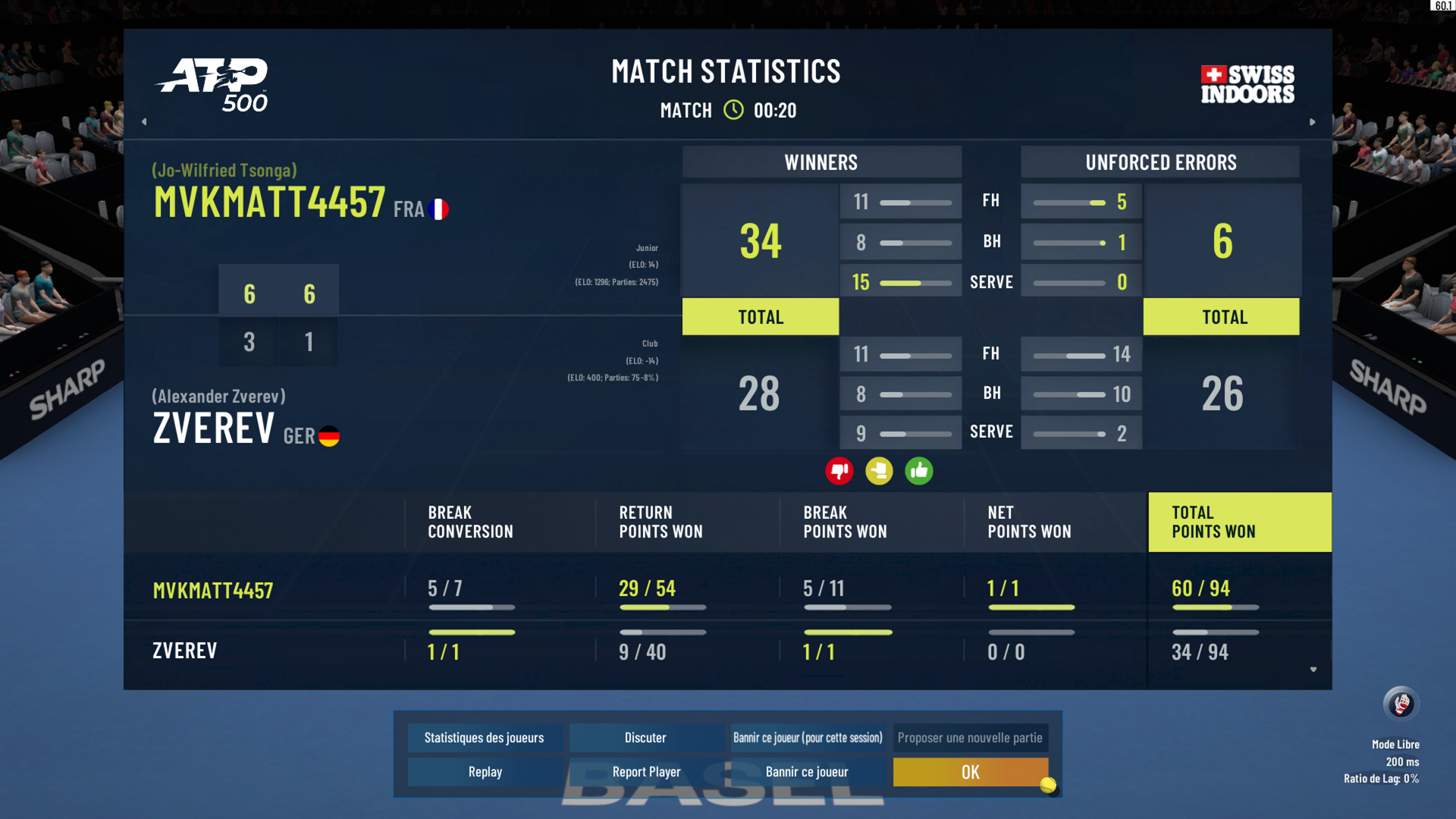Give opponent a red thumbs-down rating

click(x=839, y=471)
